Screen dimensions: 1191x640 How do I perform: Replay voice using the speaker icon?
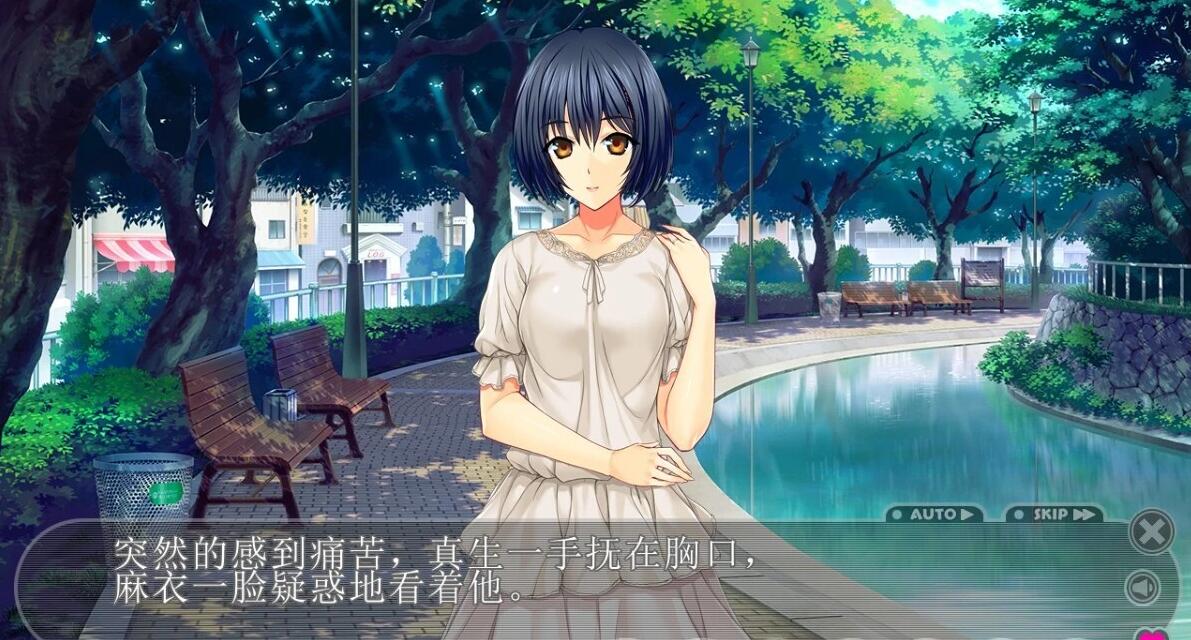coord(1143,587)
